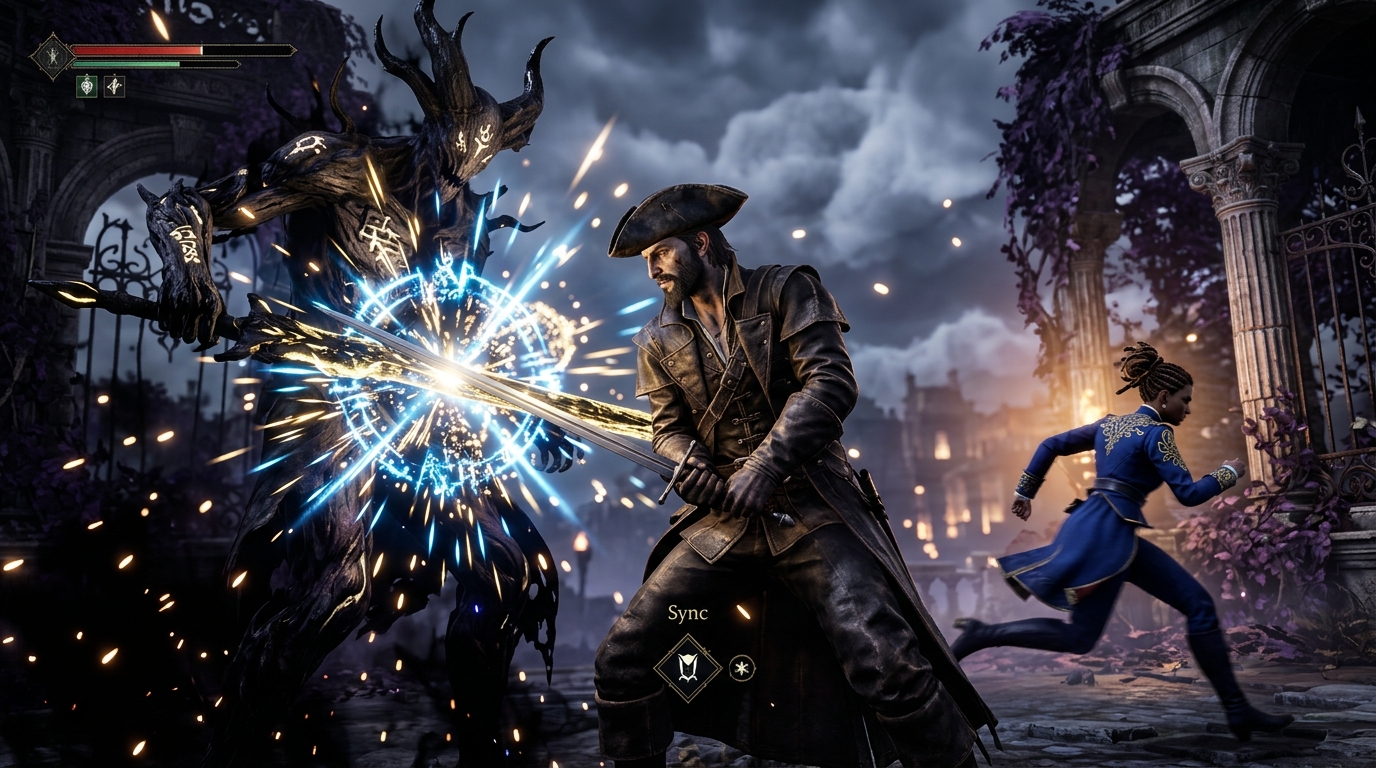Expand the buff icon row under the stamina bar
The width and height of the screenshot is (1376, 768).
coord(100,86)
